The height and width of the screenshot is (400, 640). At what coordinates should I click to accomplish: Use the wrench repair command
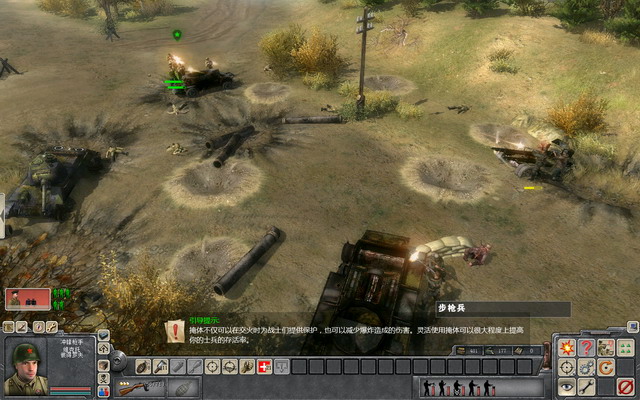(586, 386)
